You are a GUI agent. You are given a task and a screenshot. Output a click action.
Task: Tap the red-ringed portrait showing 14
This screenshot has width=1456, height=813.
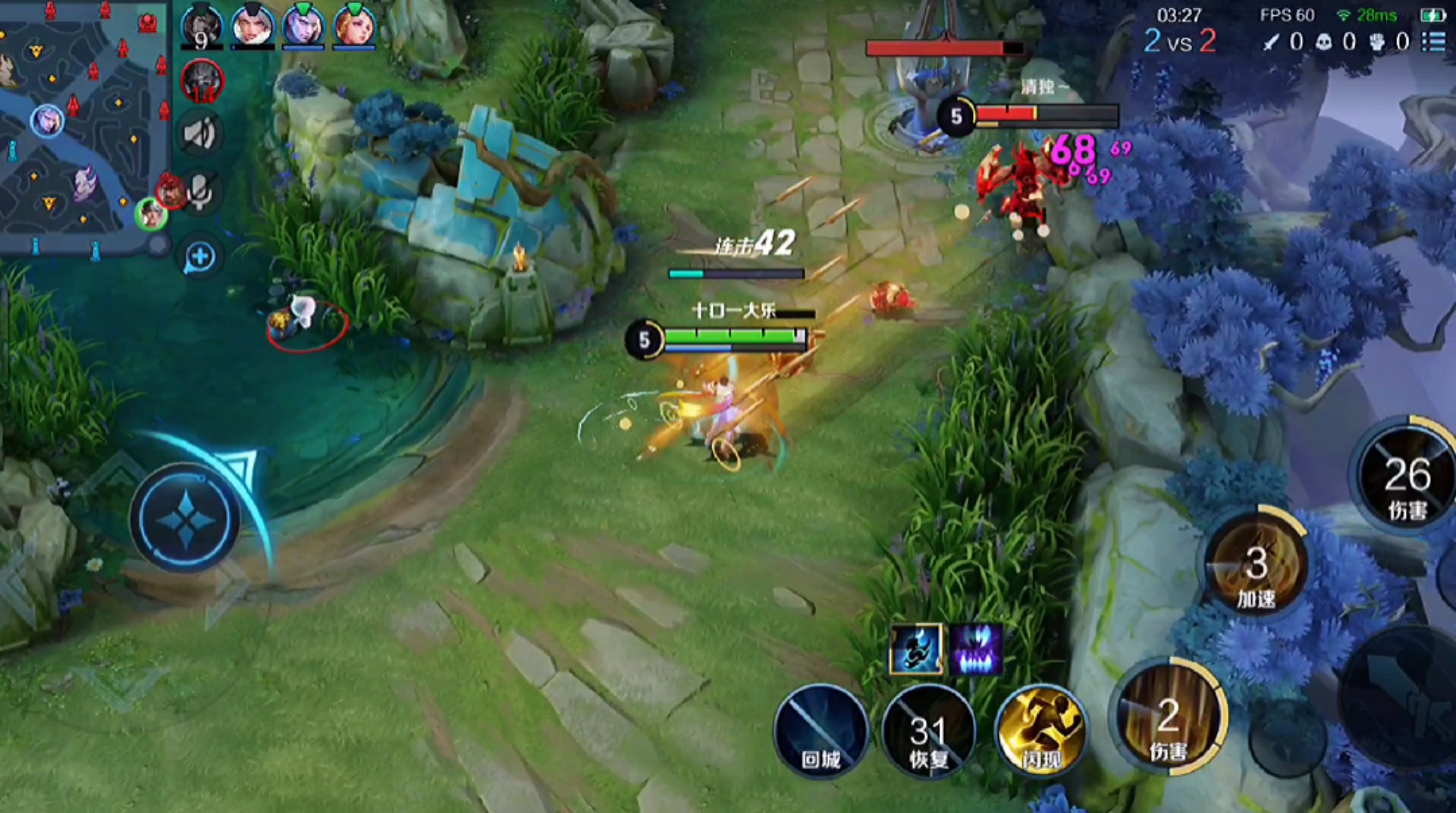pyautogui.click(x=202, y=81)
